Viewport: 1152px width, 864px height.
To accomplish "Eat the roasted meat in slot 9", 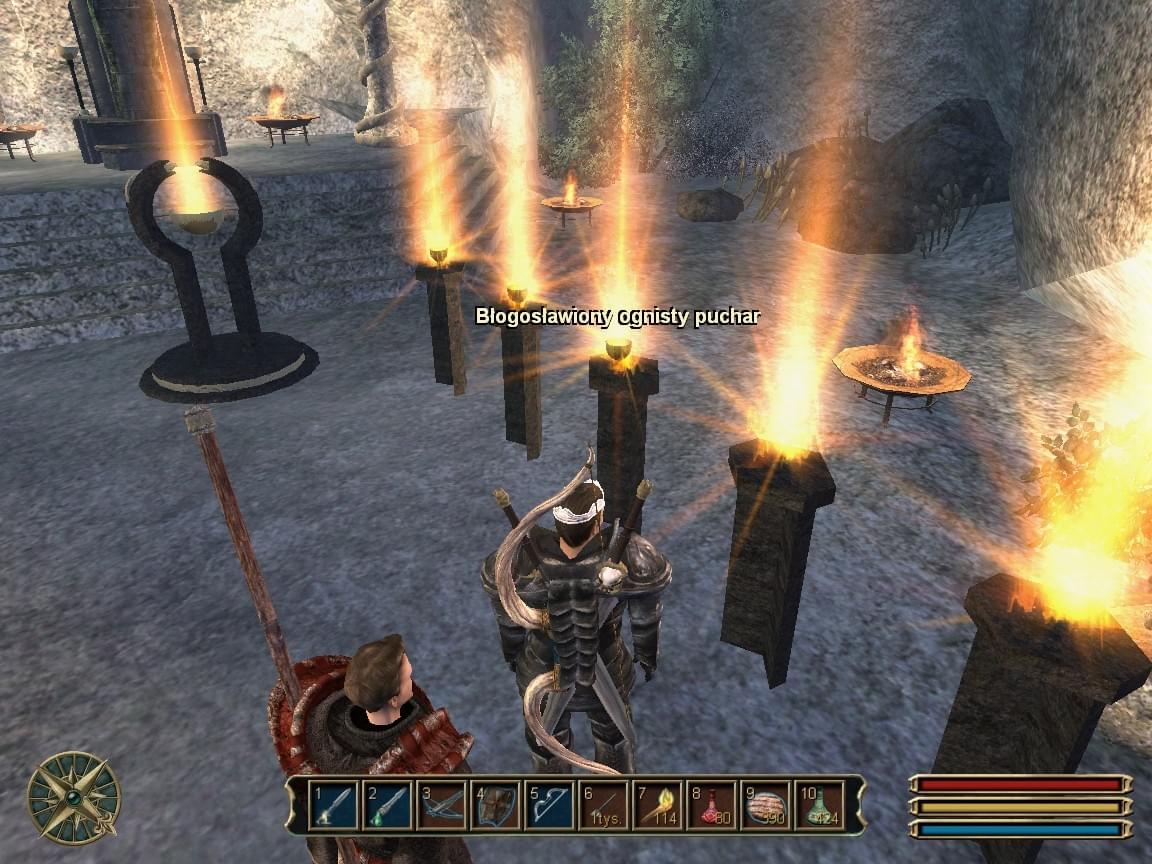I will click(766, 805).
